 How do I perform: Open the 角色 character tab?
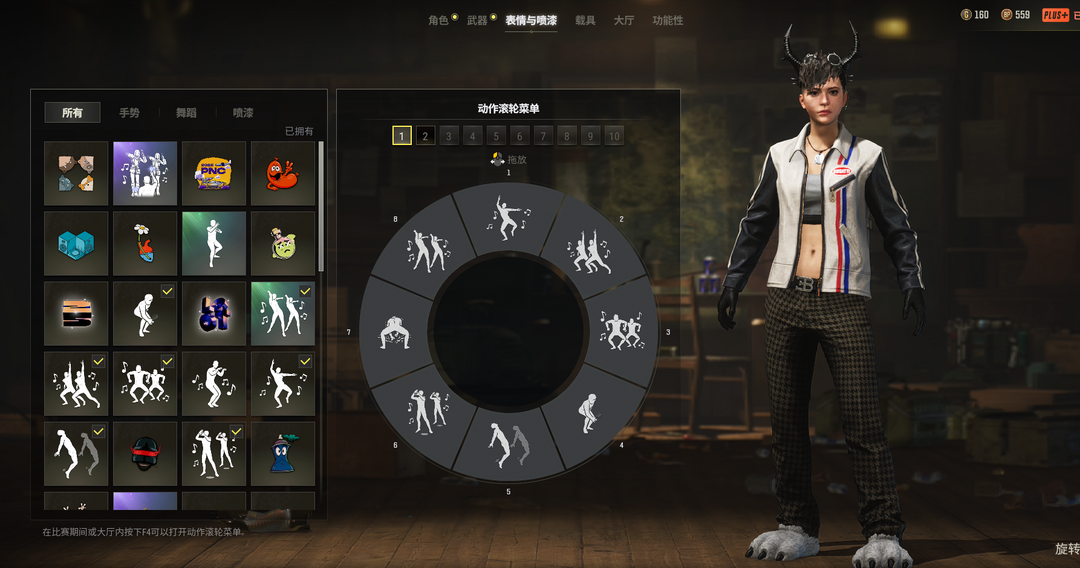pos(438,20)
